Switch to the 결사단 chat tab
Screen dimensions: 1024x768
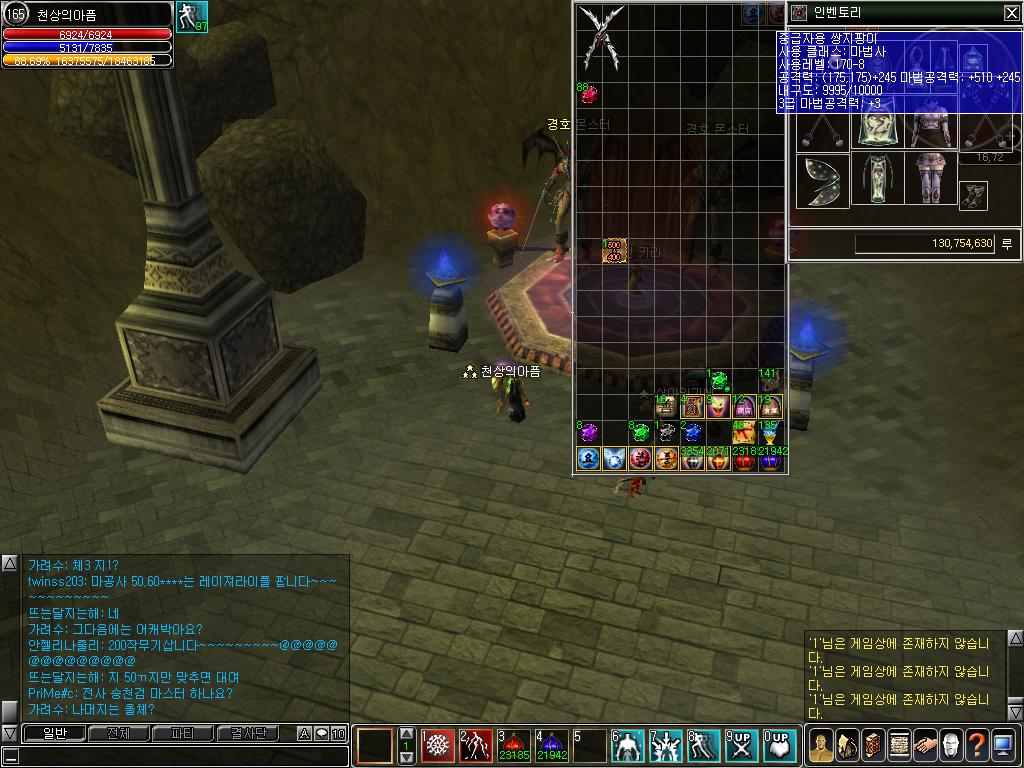point(248,734)
